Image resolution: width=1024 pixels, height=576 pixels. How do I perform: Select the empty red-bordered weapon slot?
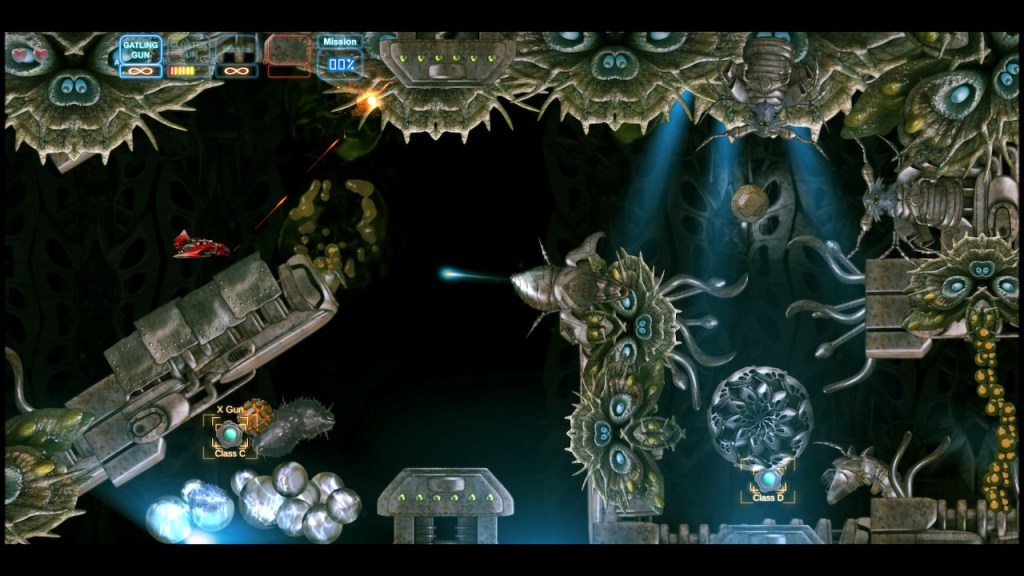tap(288, 50)
